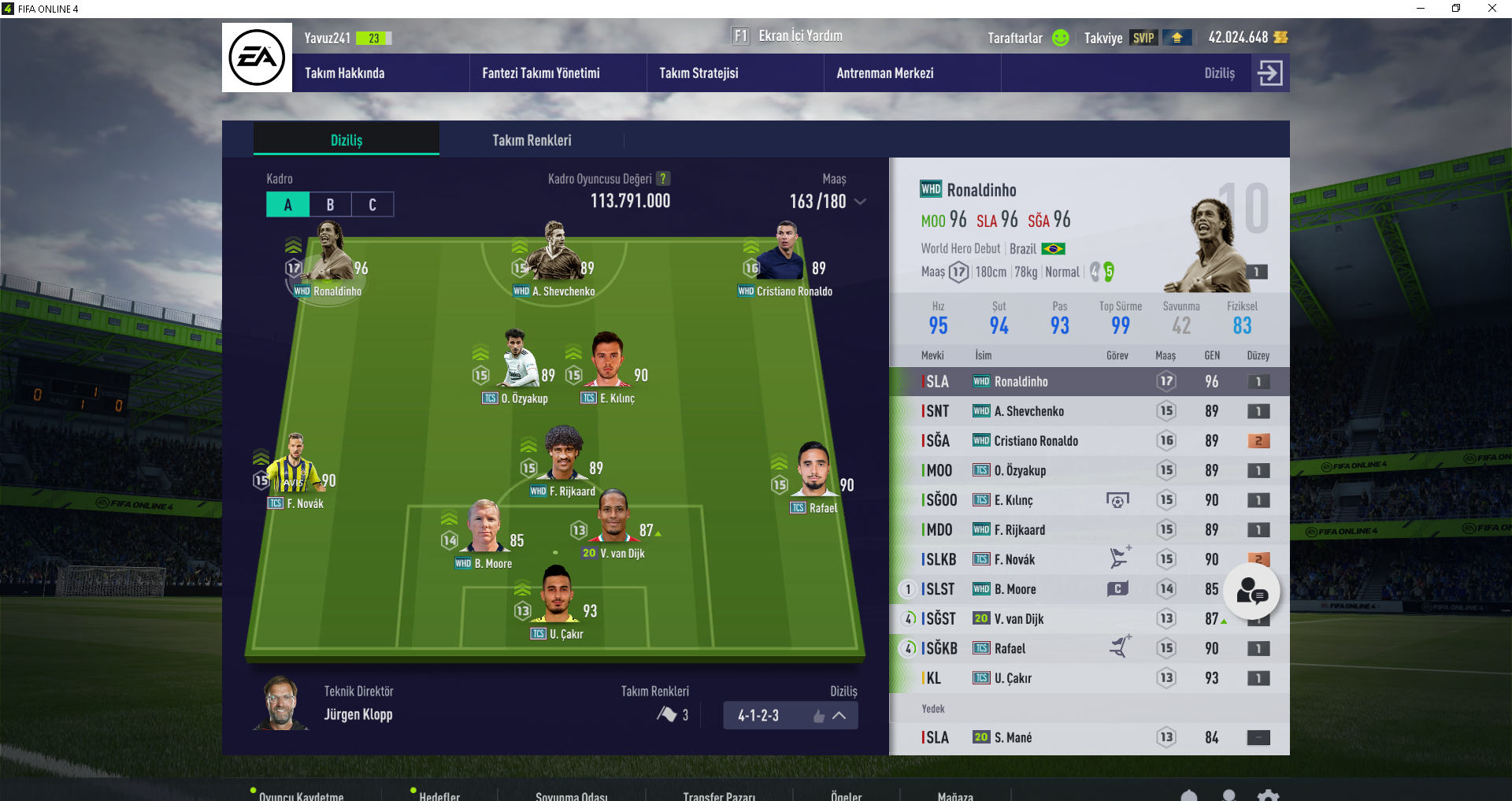Click the Taraftarlar smiley face icon
The width and height of the screenshot is (1512, 801).
tap(1061, 38)
